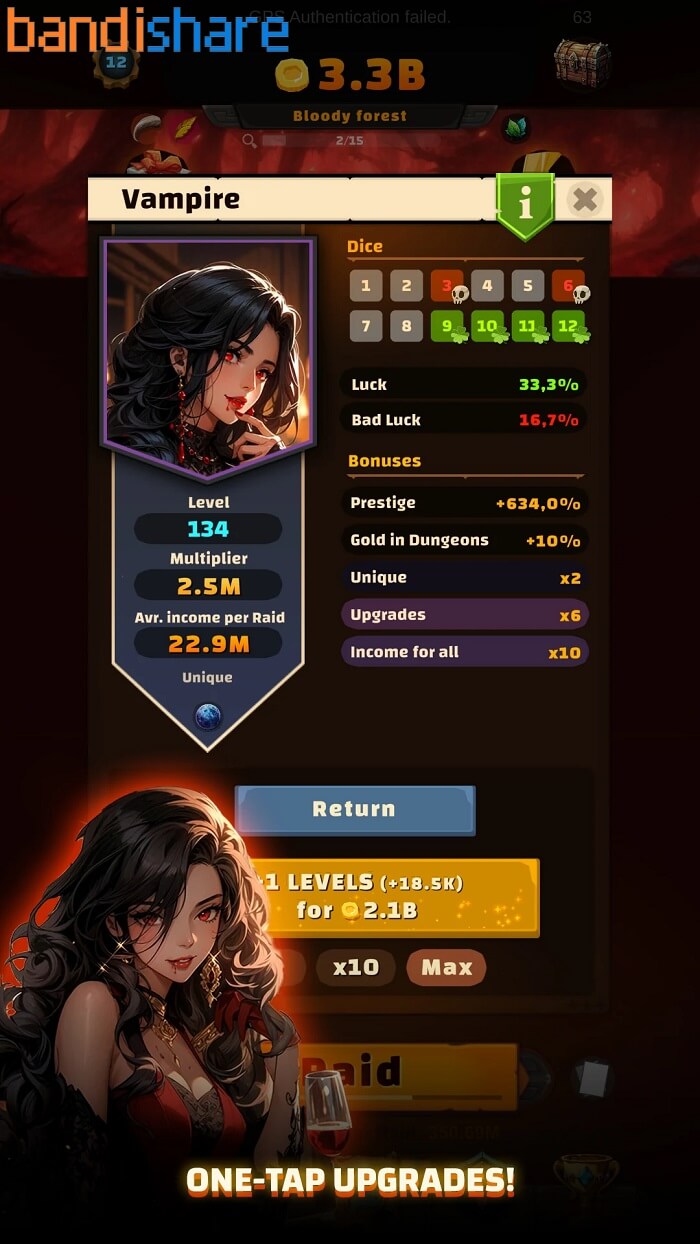Screen dimensions: 700x1244
Task: Start a Raid
Action: click(x=410, y=1075)
